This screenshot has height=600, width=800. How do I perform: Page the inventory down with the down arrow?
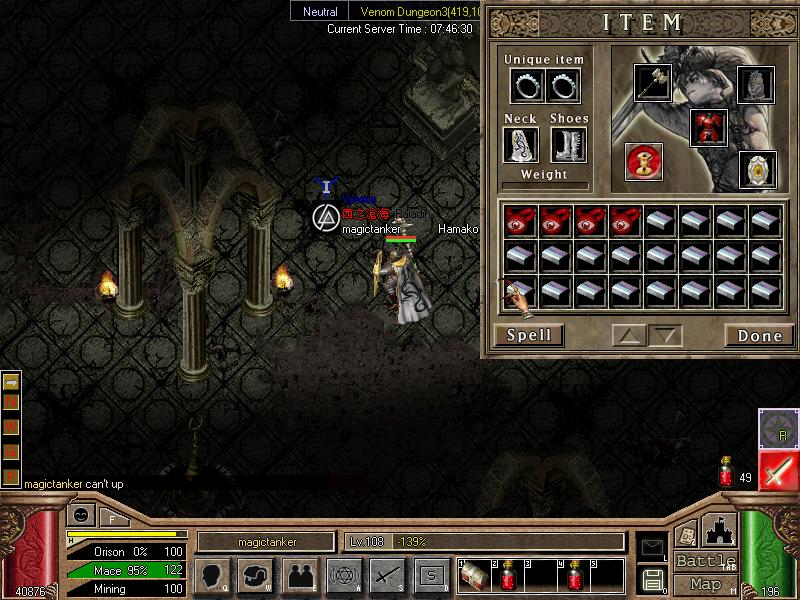point(666,336)
